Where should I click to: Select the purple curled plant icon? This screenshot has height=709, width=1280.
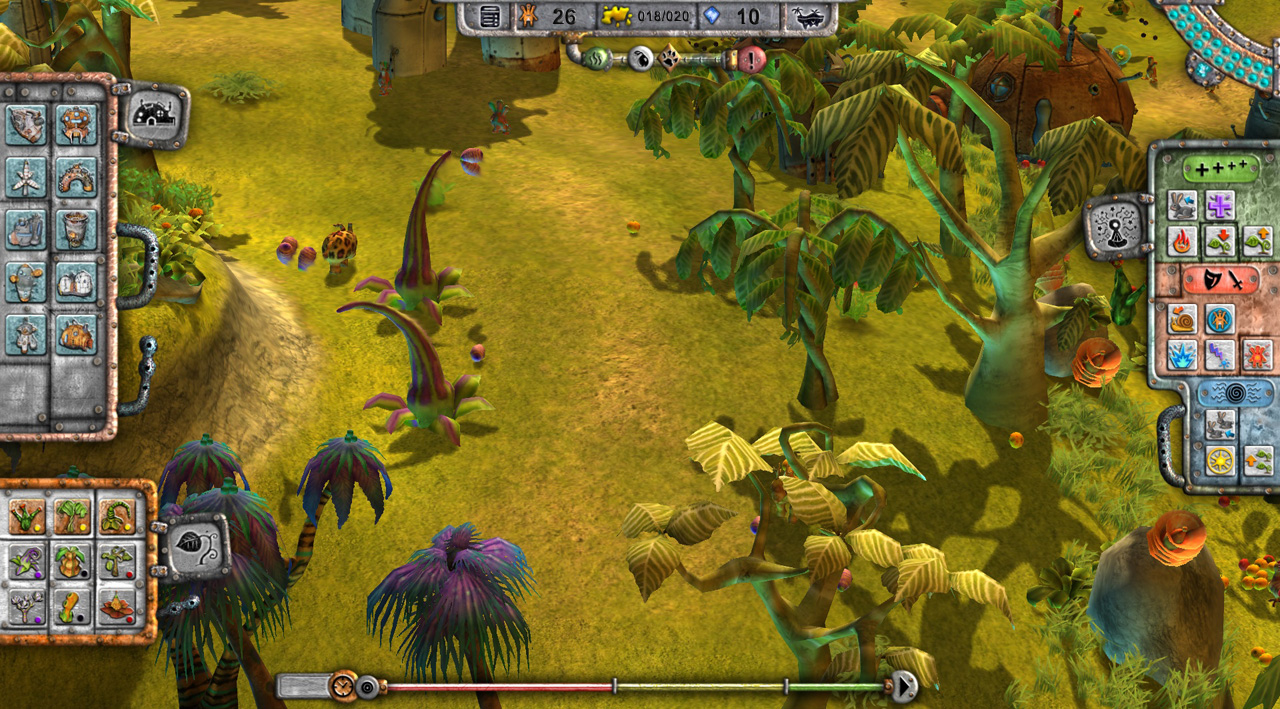(x=26, y=561)
